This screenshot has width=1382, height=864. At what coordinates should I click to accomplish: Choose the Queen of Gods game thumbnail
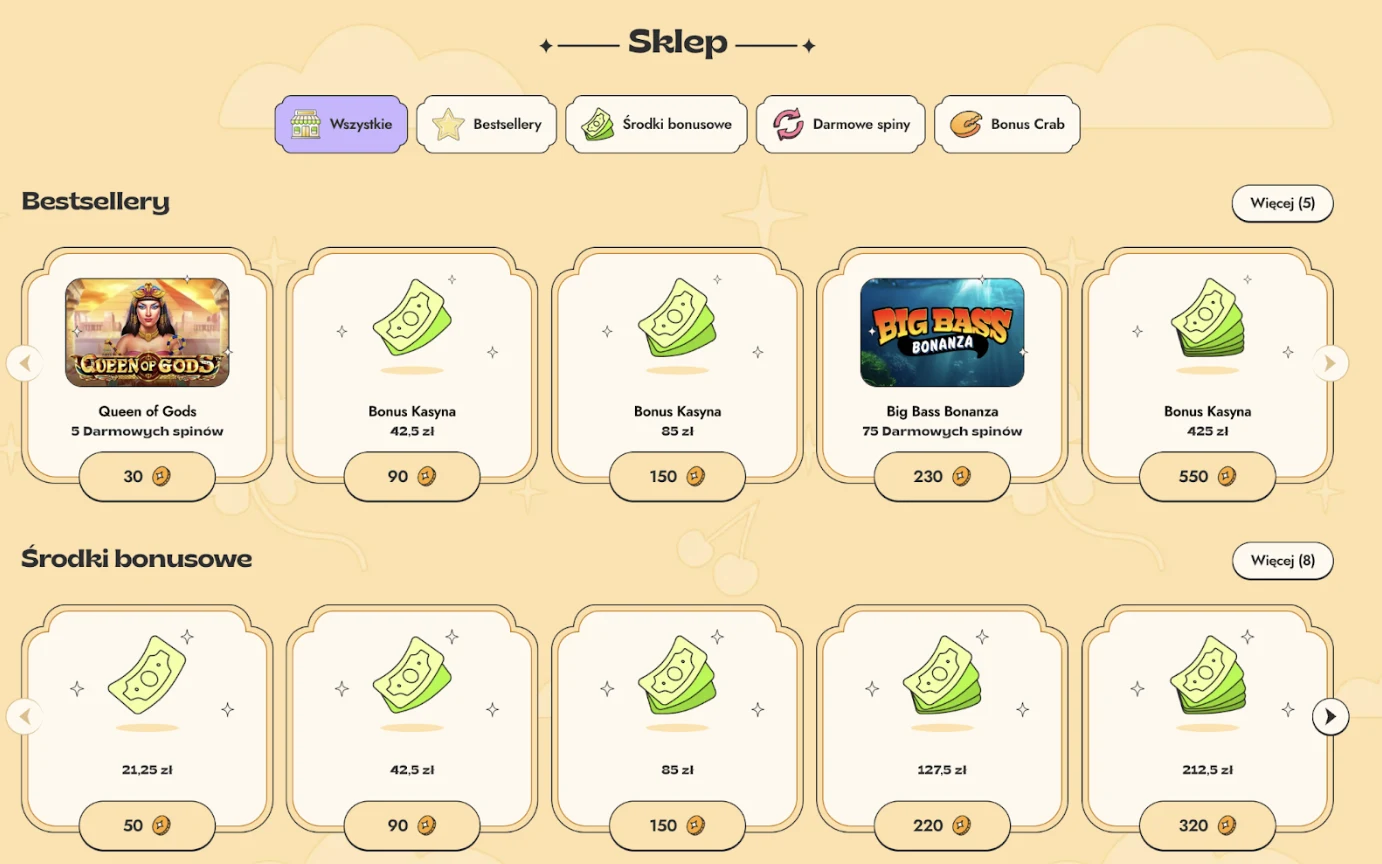(147, 332)
